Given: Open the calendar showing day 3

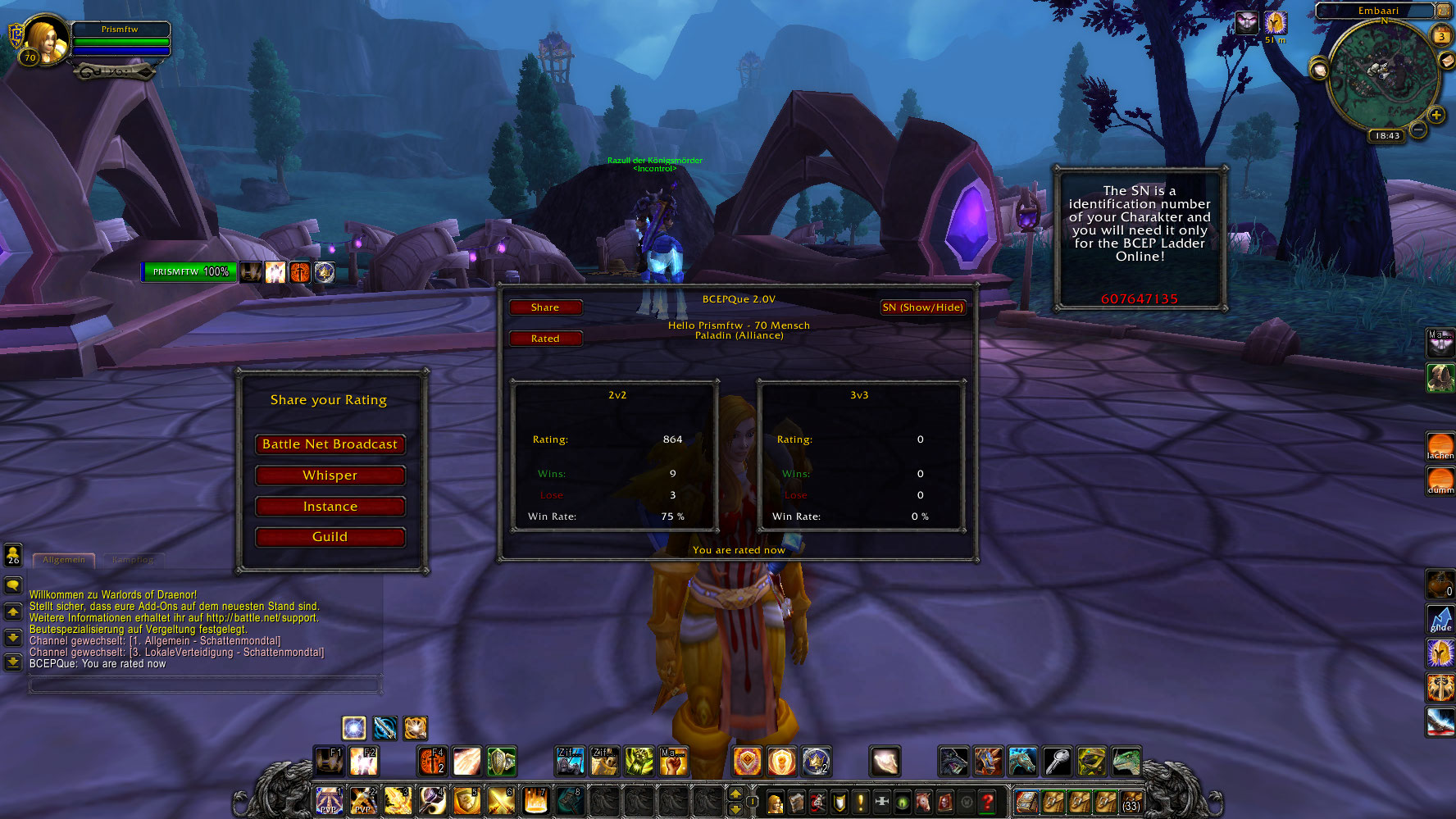Looking at the screenshot, I should click(1440, 36).
